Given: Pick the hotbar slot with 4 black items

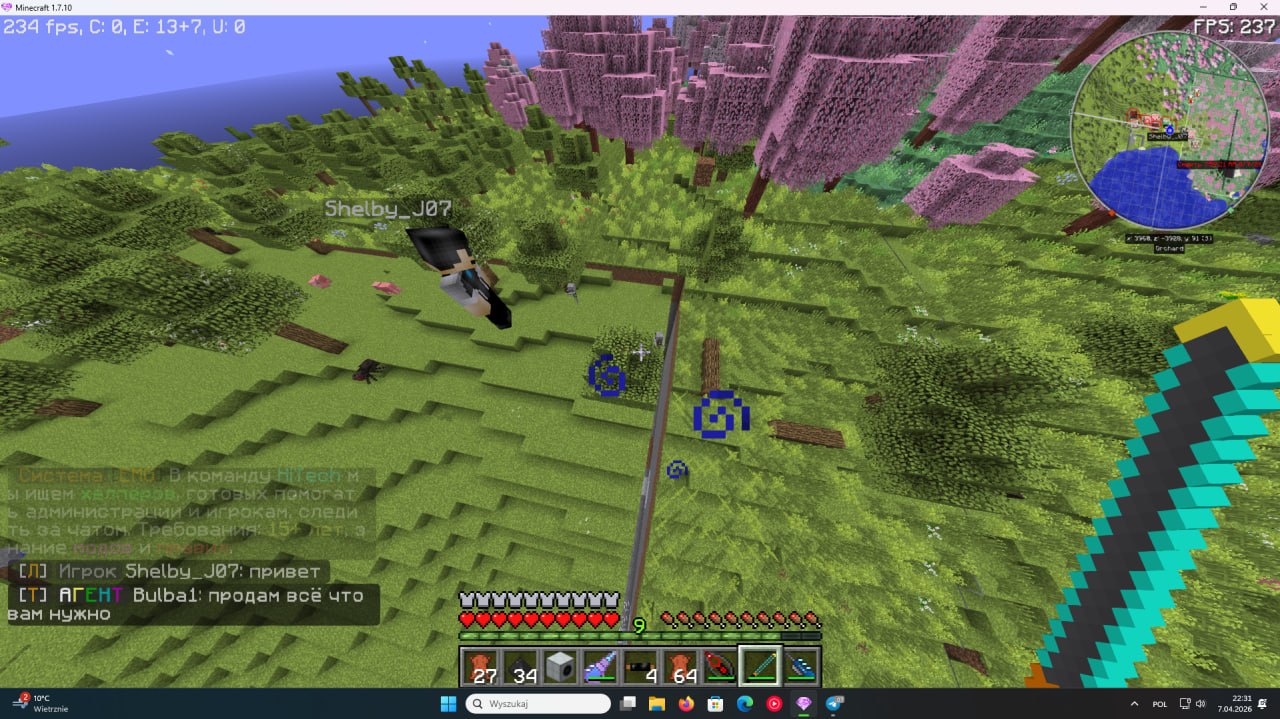Looking at the screenshot, I should [641, 667].
